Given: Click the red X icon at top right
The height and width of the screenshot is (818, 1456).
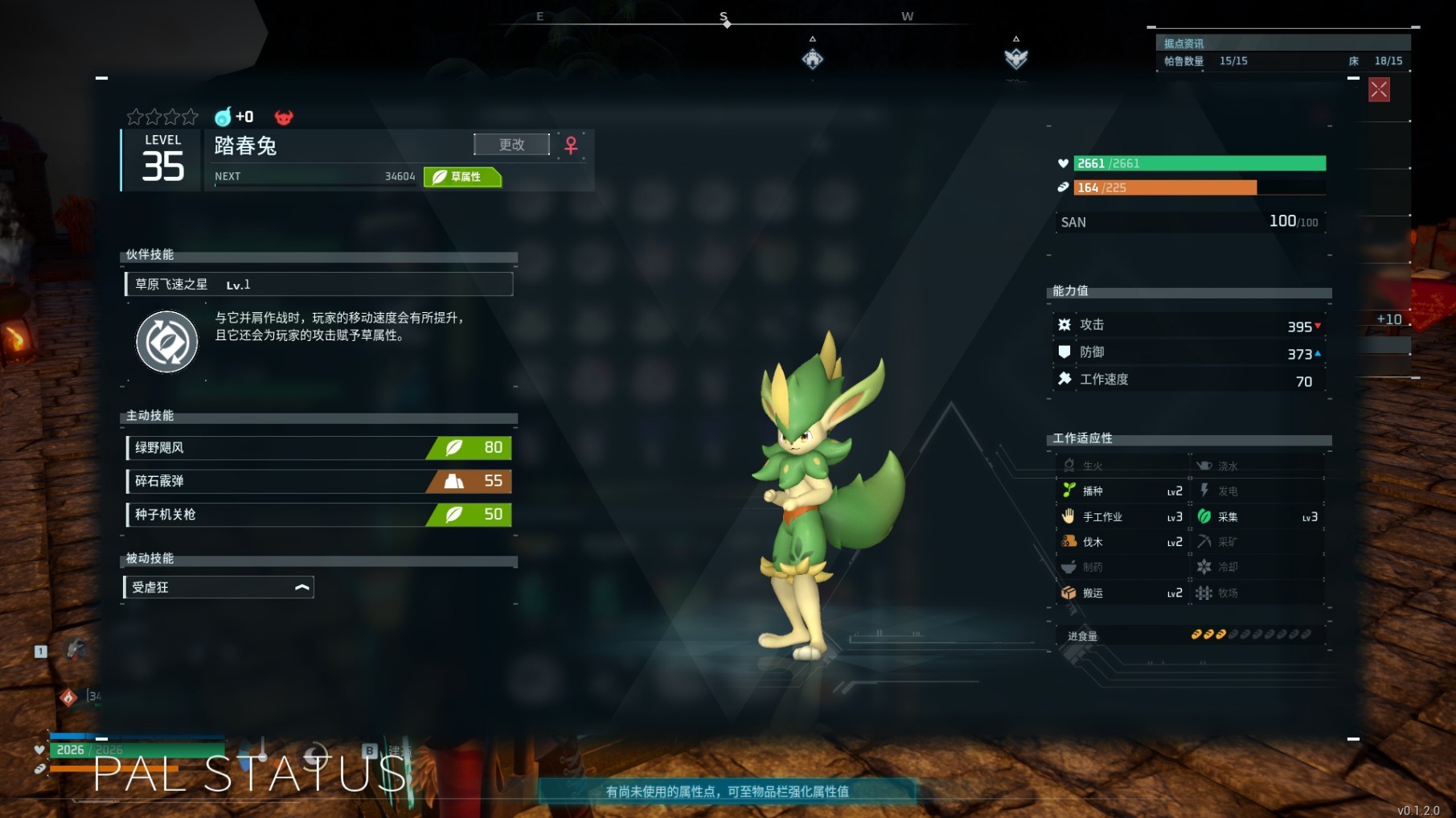Looking at the screenshot, I should (x=1378, y=89).
